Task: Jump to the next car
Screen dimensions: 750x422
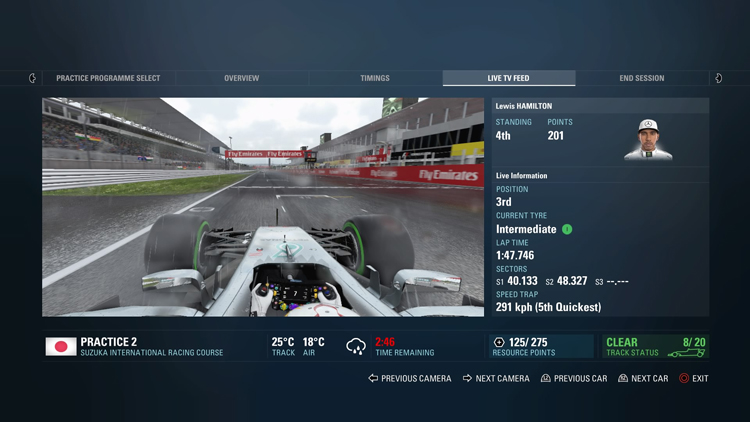Action: pos(643,379)
